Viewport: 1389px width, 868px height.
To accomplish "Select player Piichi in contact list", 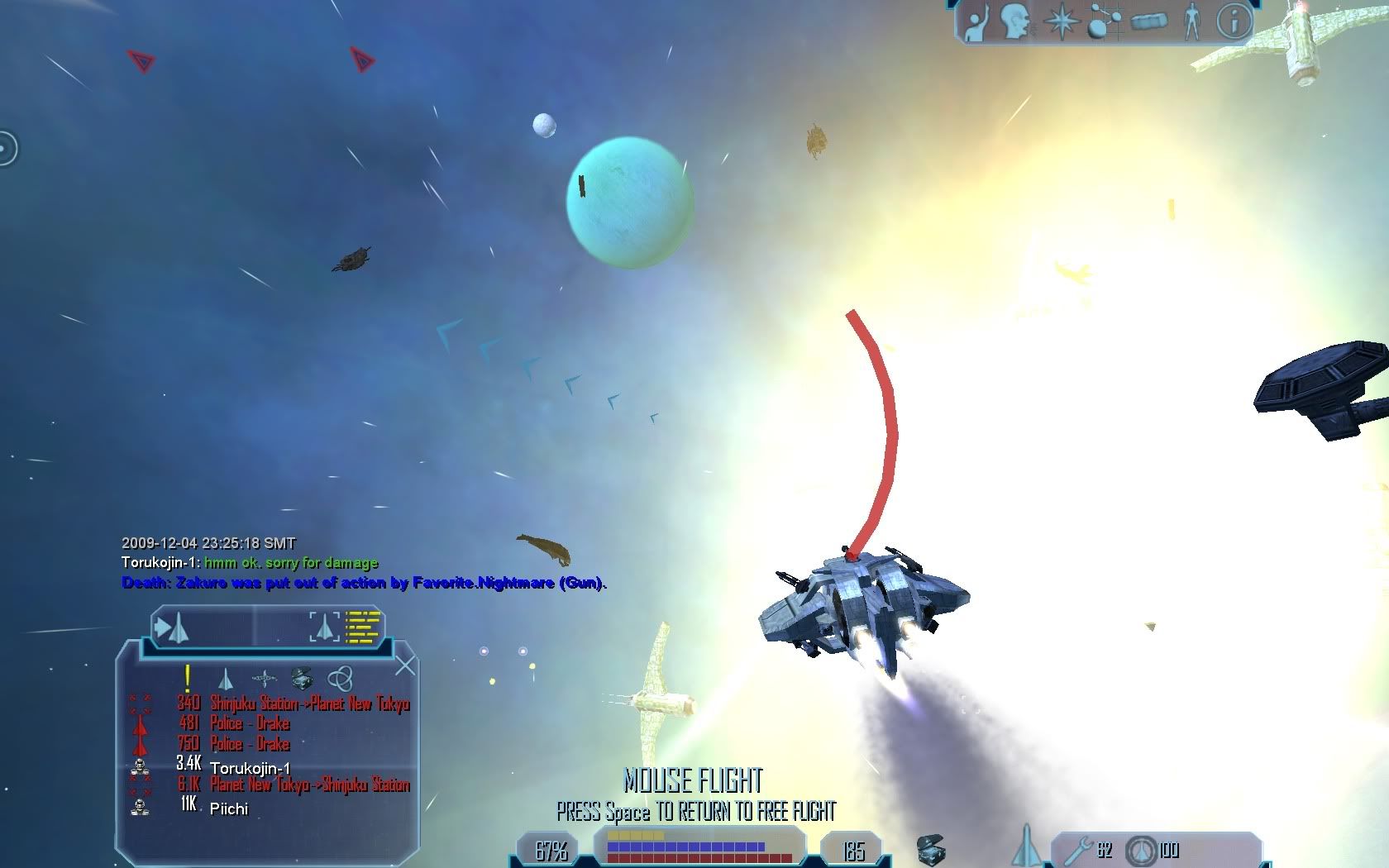I will click(229, 808).
